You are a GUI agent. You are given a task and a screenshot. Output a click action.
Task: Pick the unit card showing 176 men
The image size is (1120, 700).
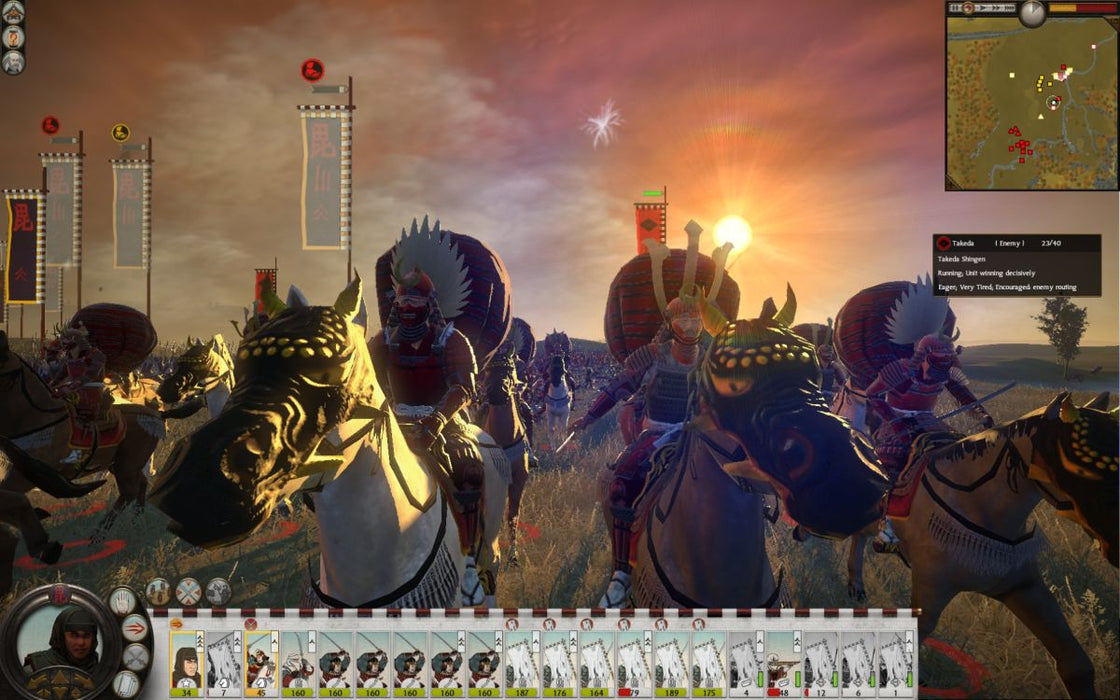click(x=560, y=657)
